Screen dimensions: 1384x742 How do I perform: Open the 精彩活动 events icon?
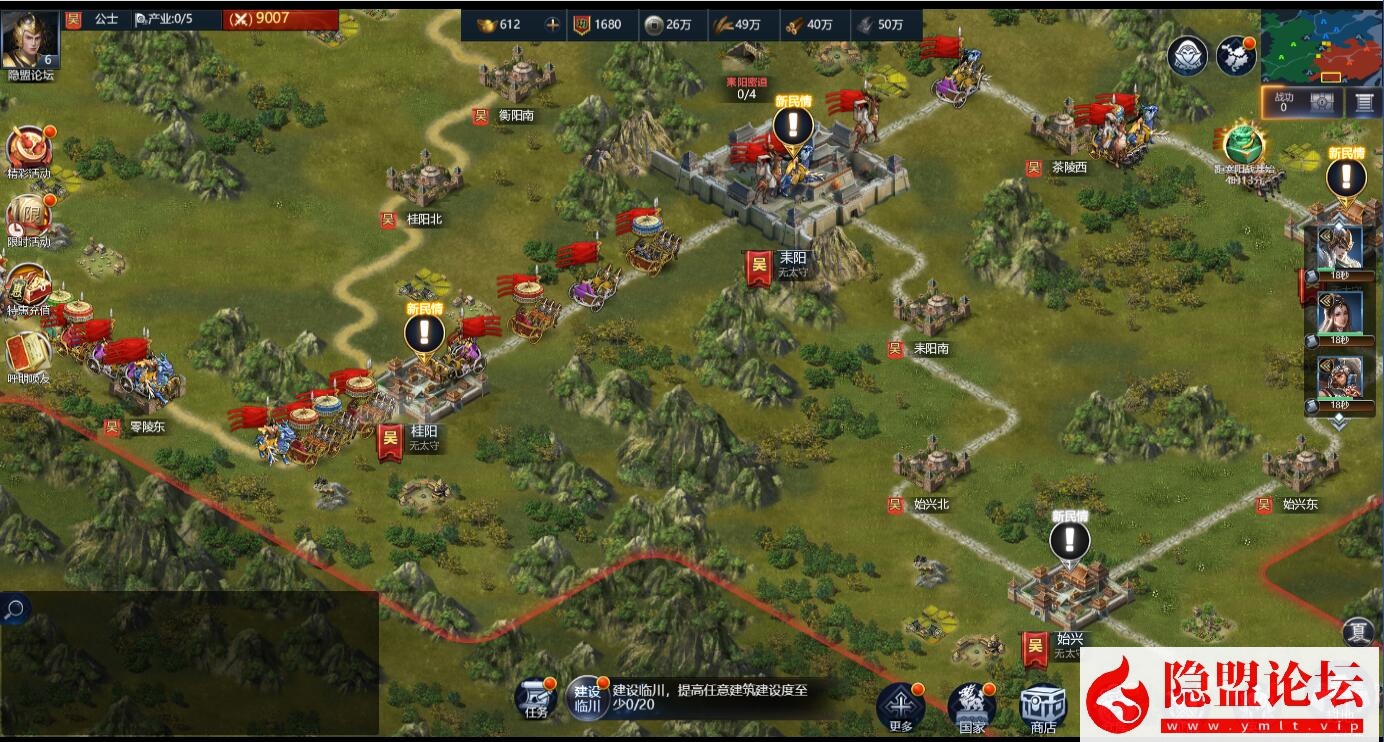click(x=28, y=148)
